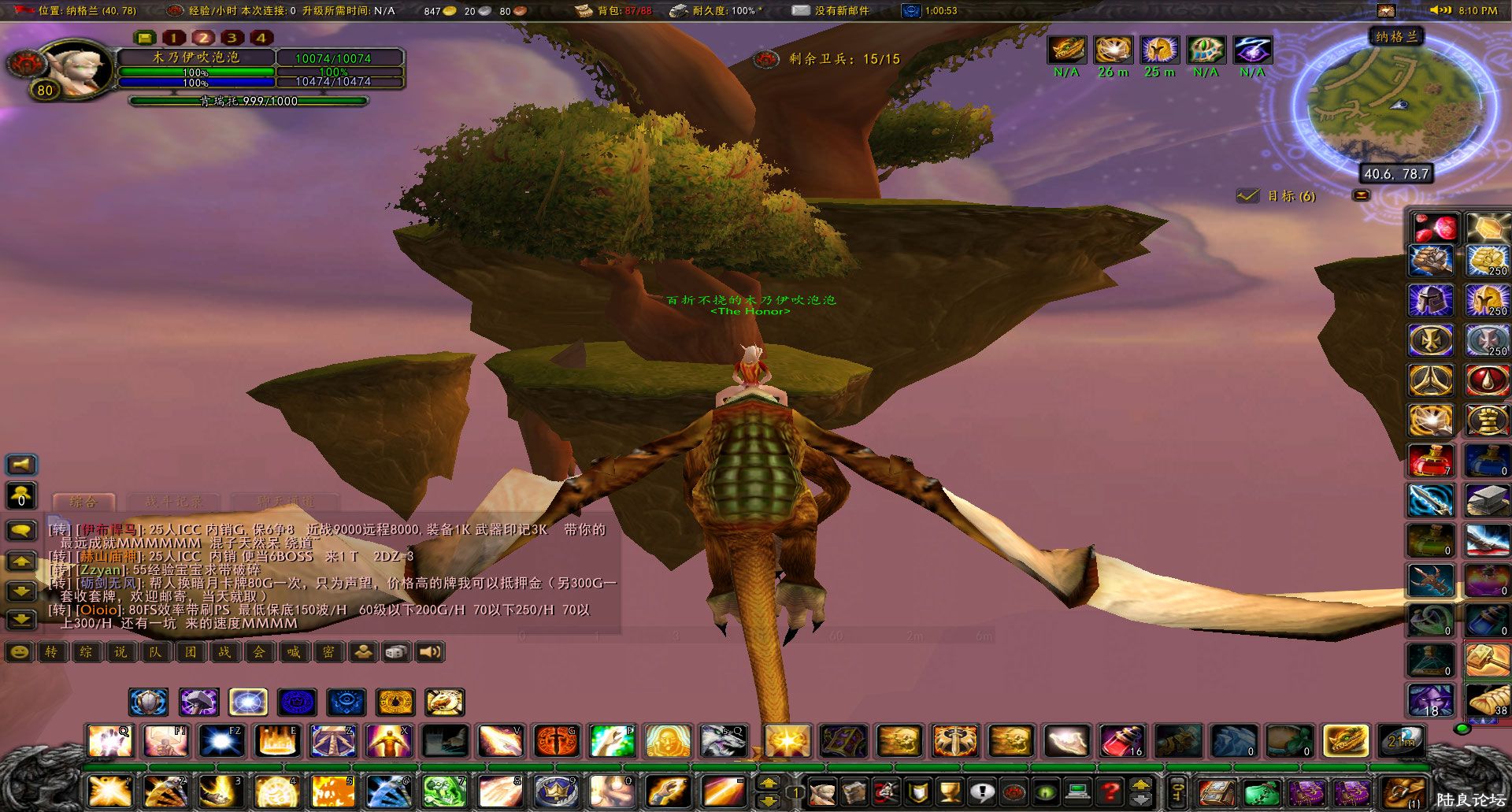Image resolution: width=1512 pixels, height=812 pixels.
Task: Check the checkbox beside 目标 (6)
Action: [1248, 196]
